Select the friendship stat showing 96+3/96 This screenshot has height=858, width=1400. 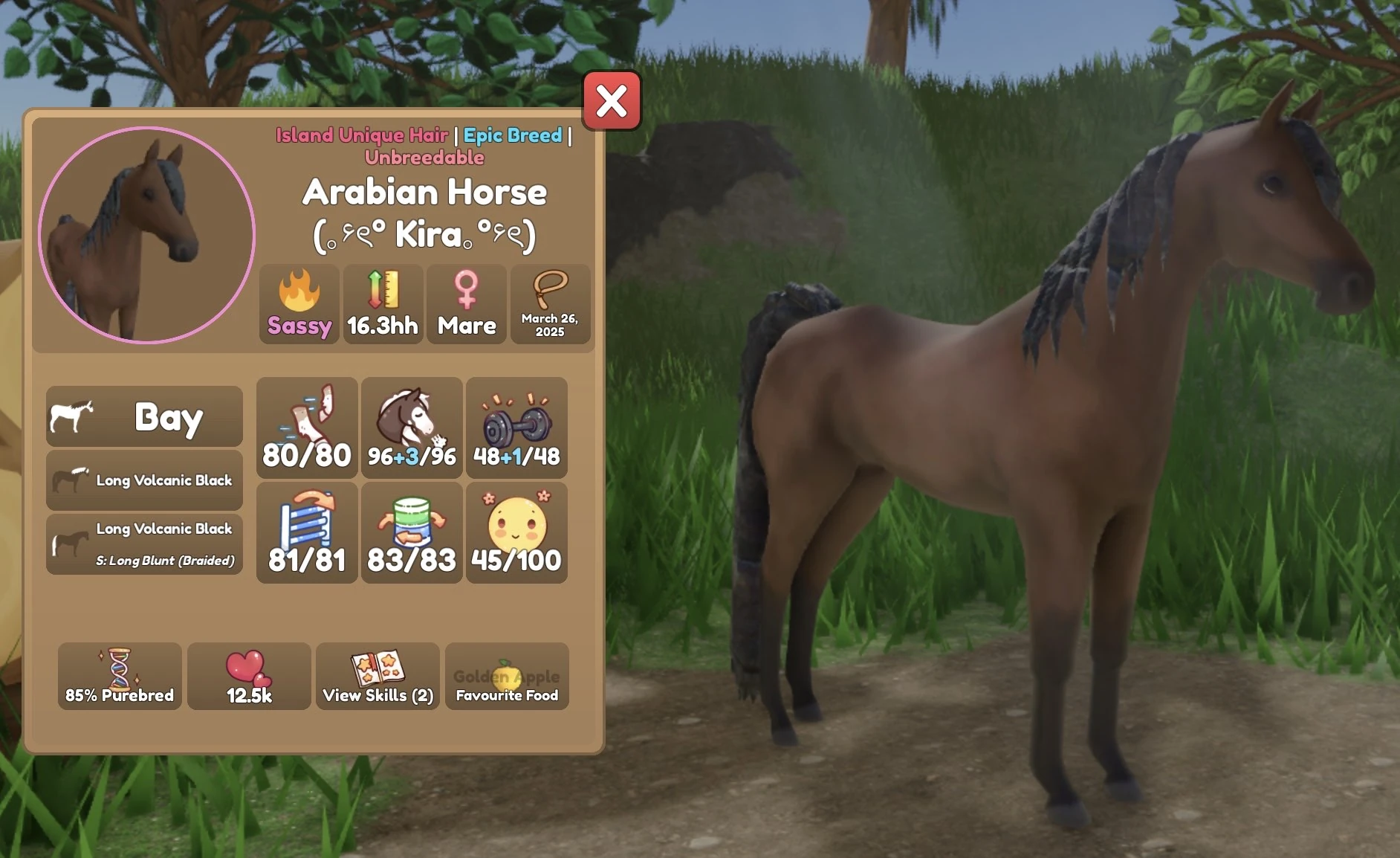412,428
